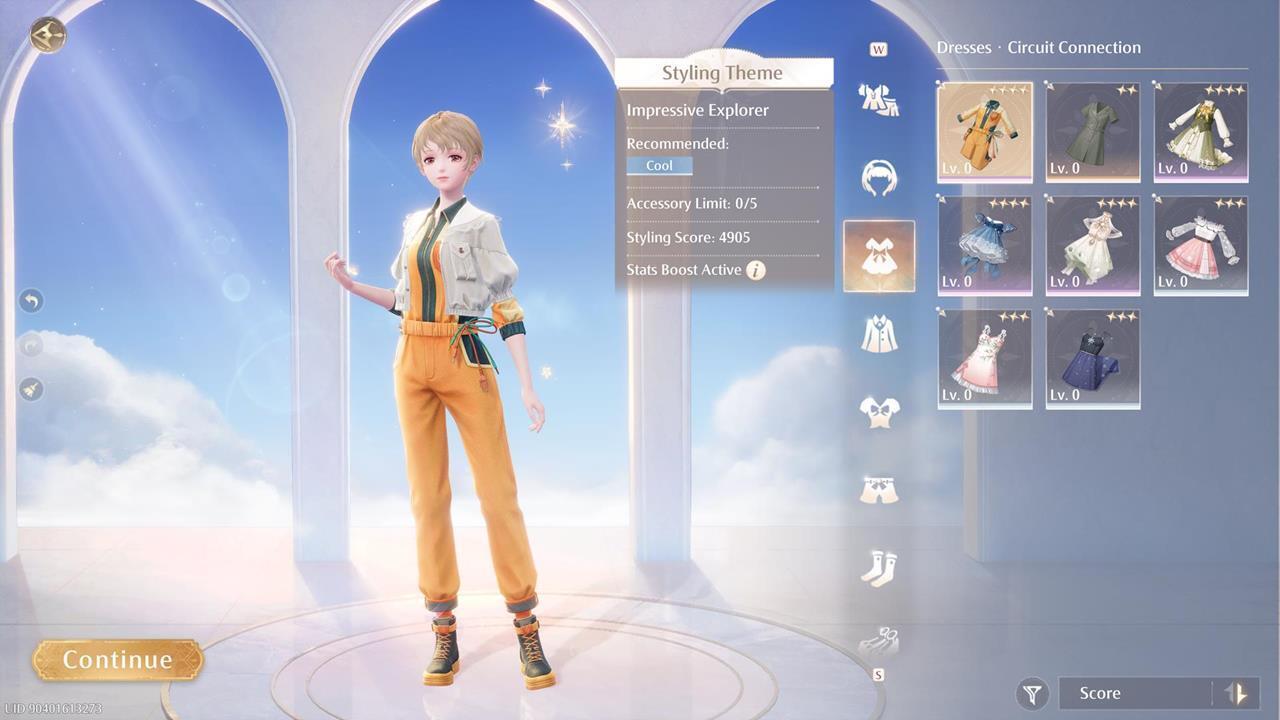
Task: Click the undo arrow on the left
Action: pyautogui.click(x=30, y=300)
